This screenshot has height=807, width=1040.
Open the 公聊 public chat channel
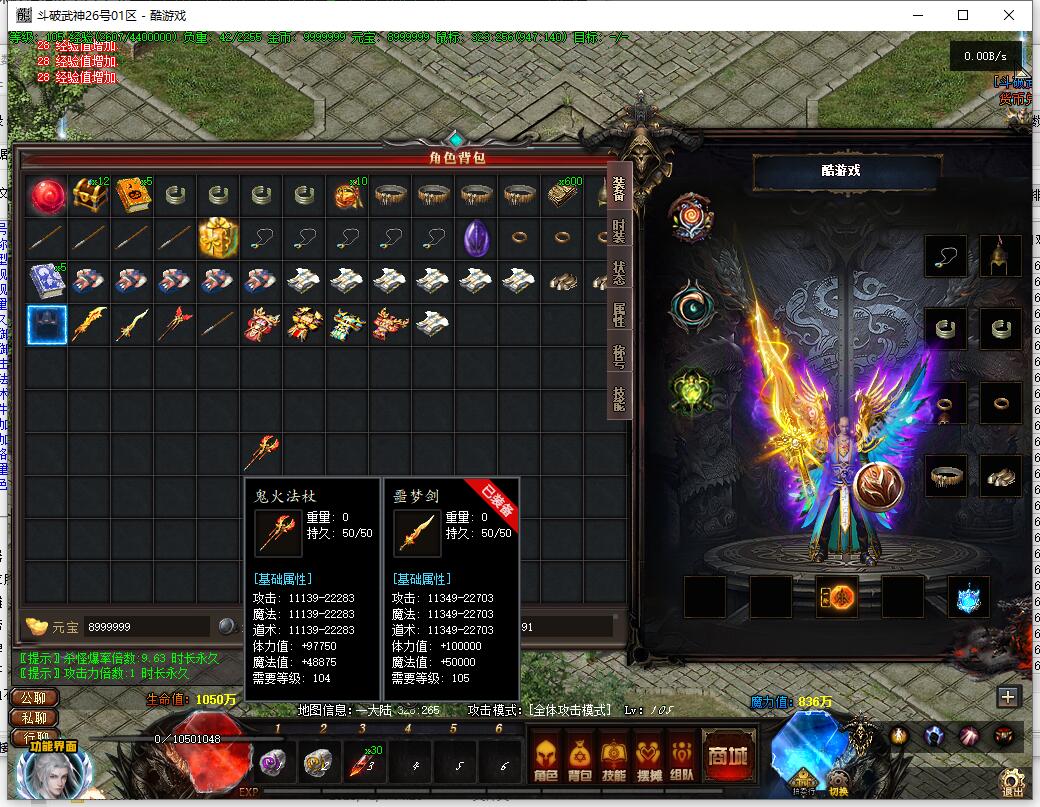[x=33, y=698]
